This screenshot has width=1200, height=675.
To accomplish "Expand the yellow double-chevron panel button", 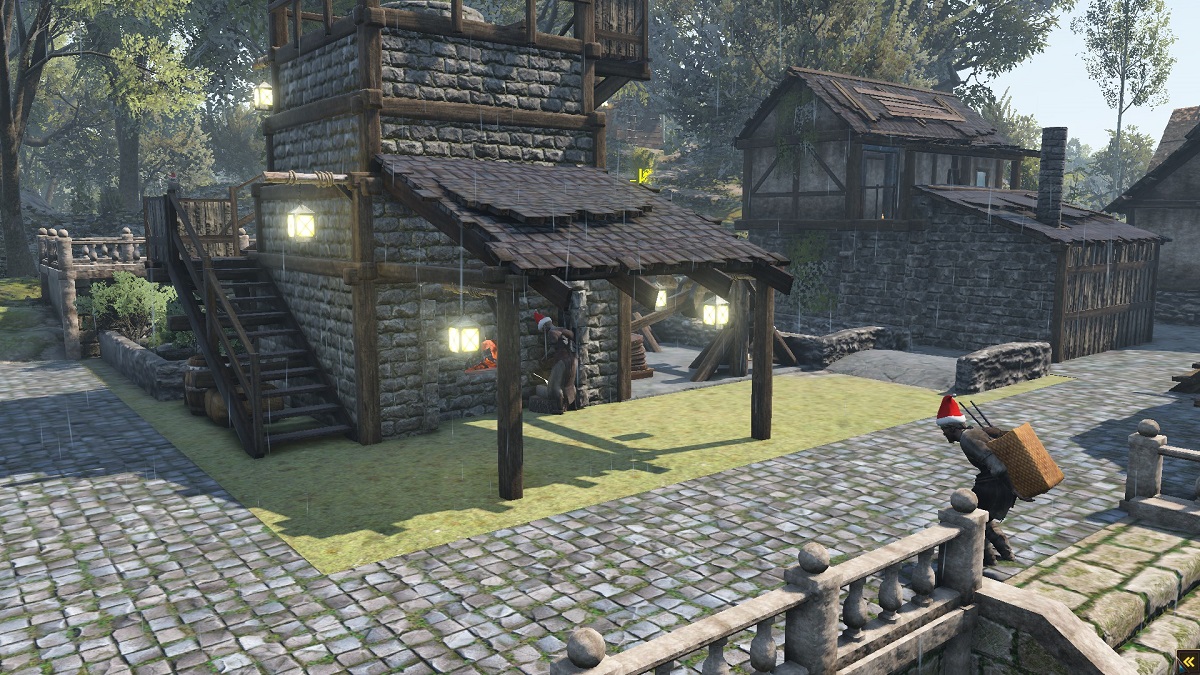I will coord(1187,662).
